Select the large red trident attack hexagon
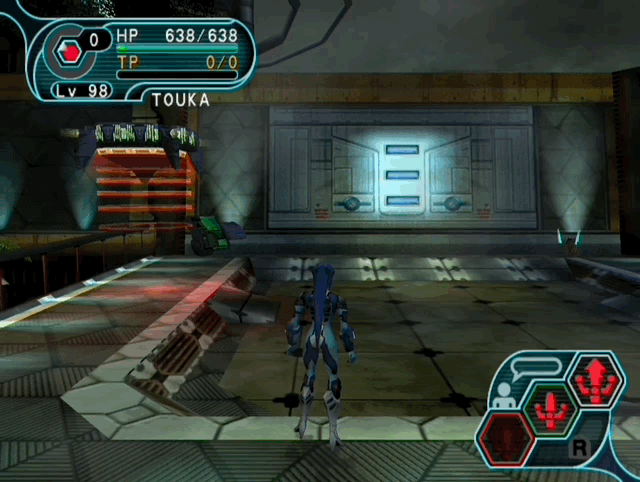The width and height of the screenshot is (640, 482). point(596,380)
